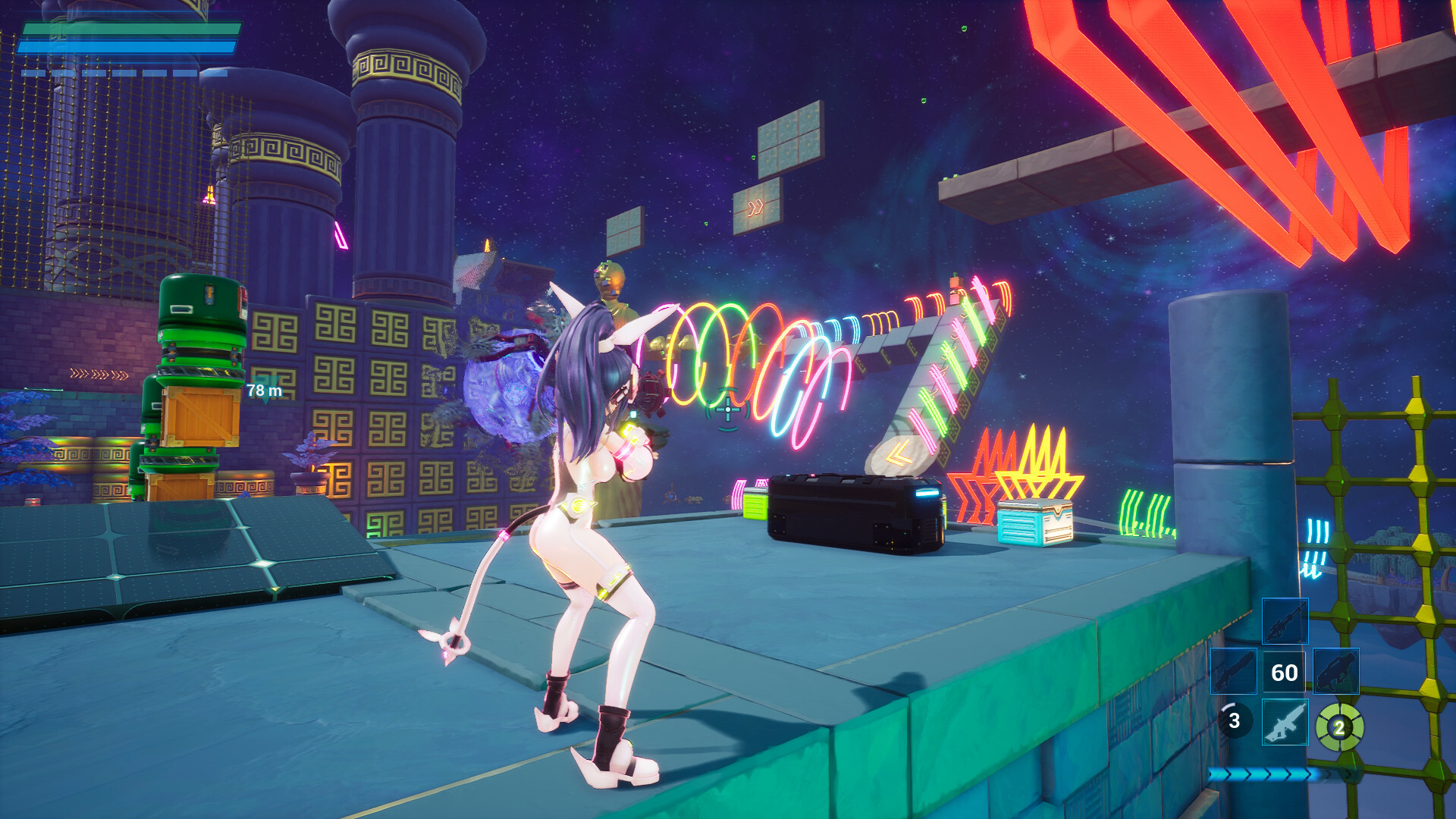The image size is (1456, 819).
Task: Click the teal crosshair pickup icon inside the neon rings
Action: tap(727, 409)
